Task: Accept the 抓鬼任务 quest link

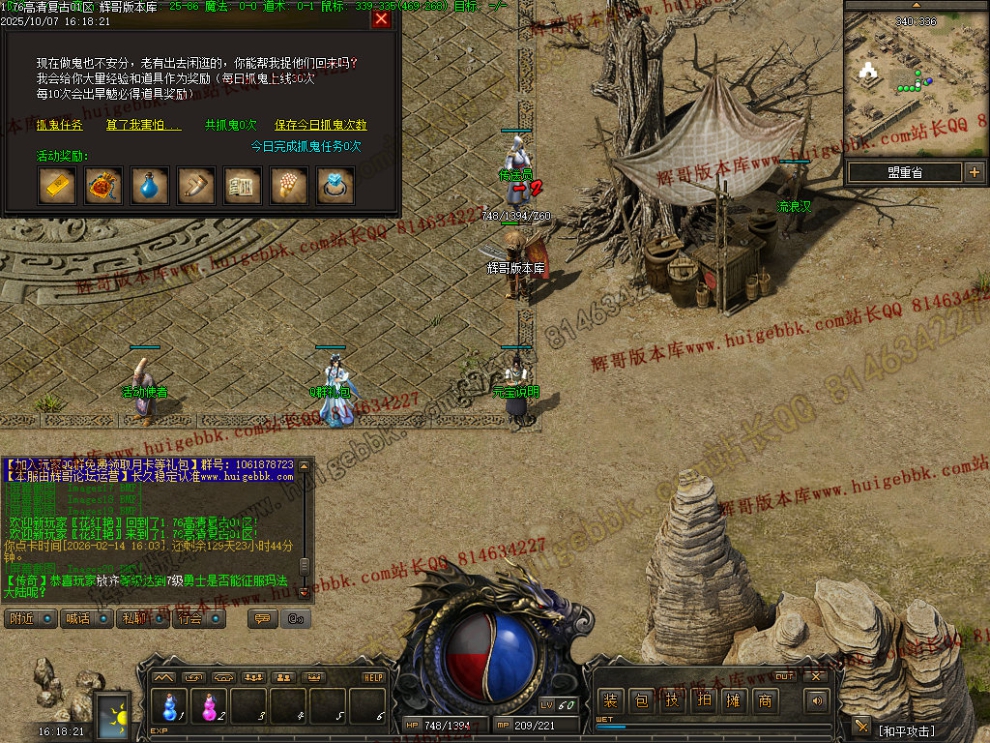Action: (x=60, y=126)
